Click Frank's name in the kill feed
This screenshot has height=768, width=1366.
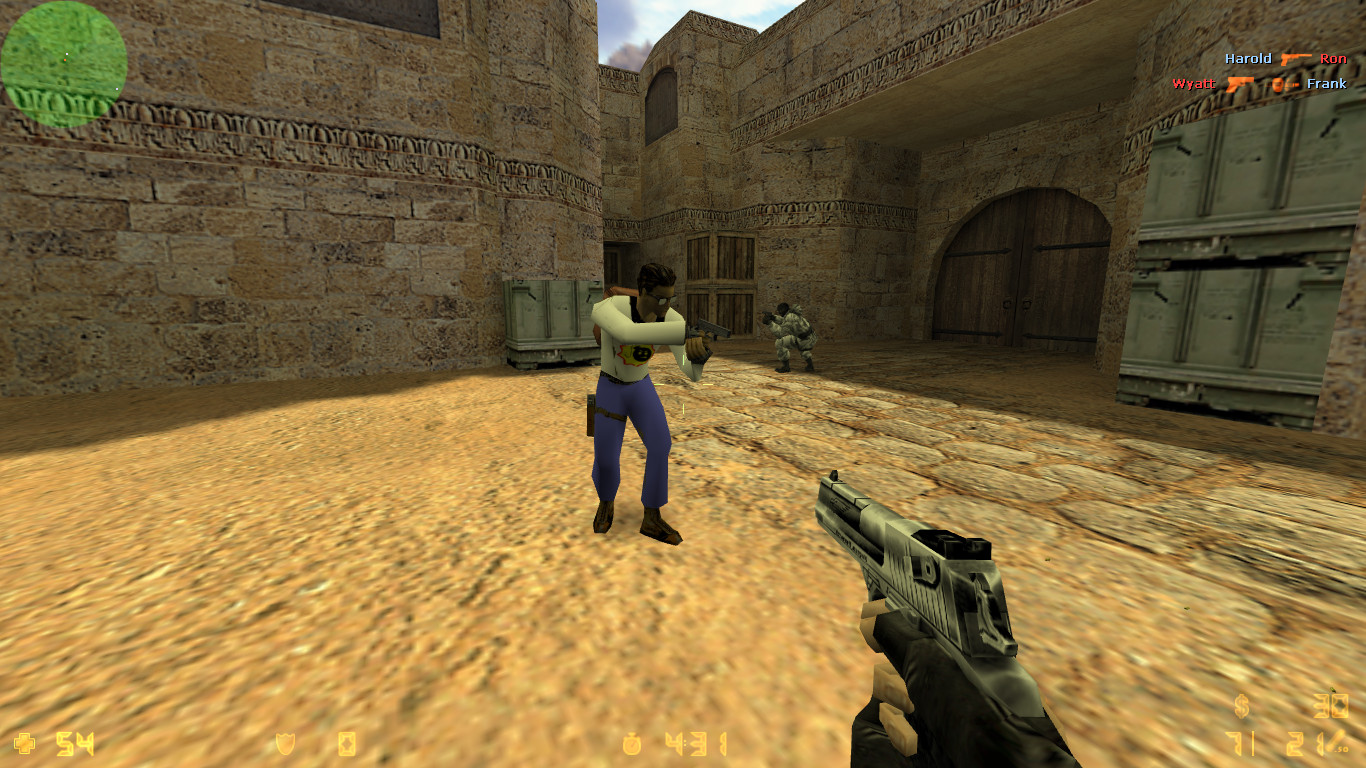coord(1327,84)
